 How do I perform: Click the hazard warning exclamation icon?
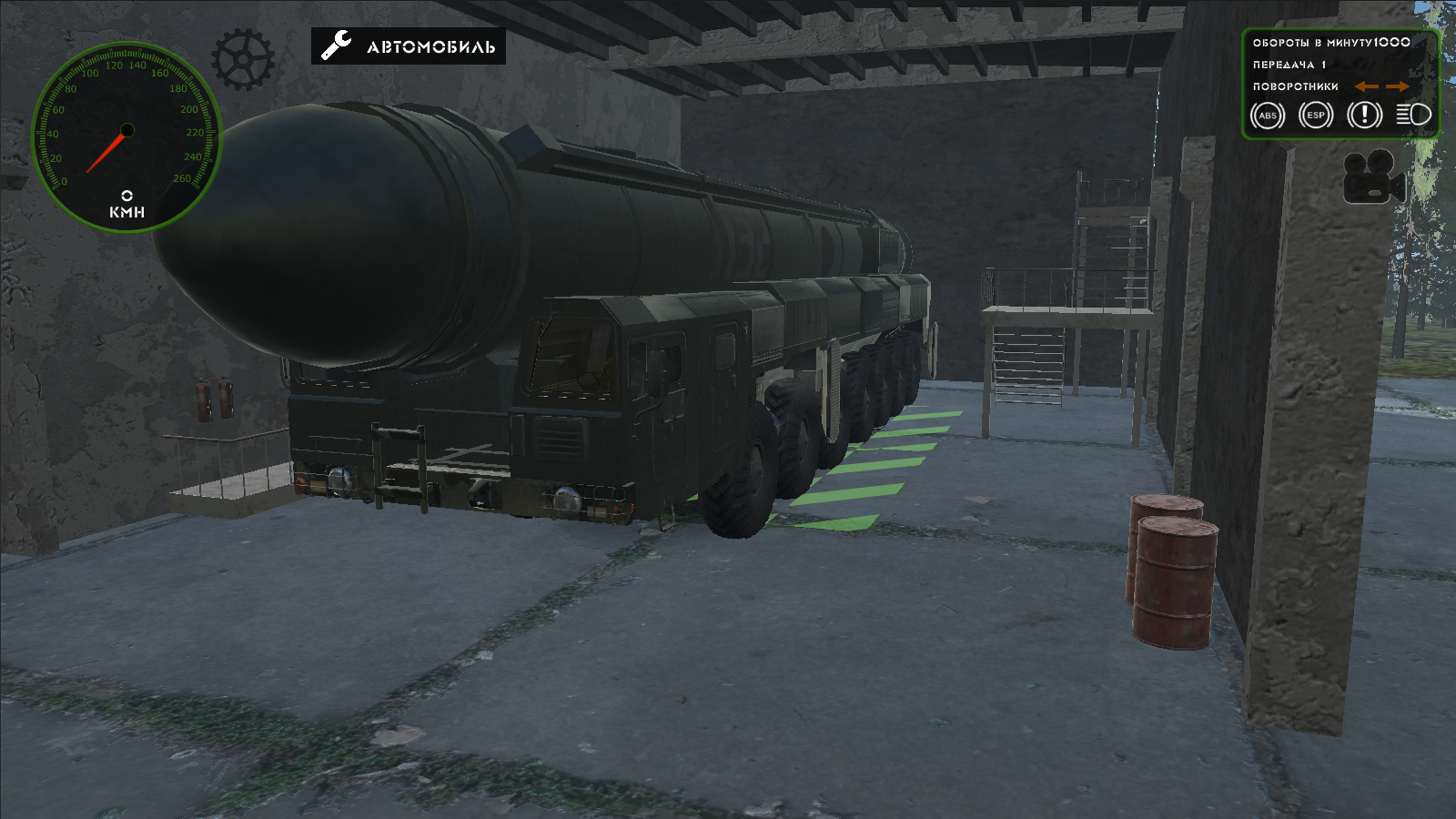[1362, 116]
